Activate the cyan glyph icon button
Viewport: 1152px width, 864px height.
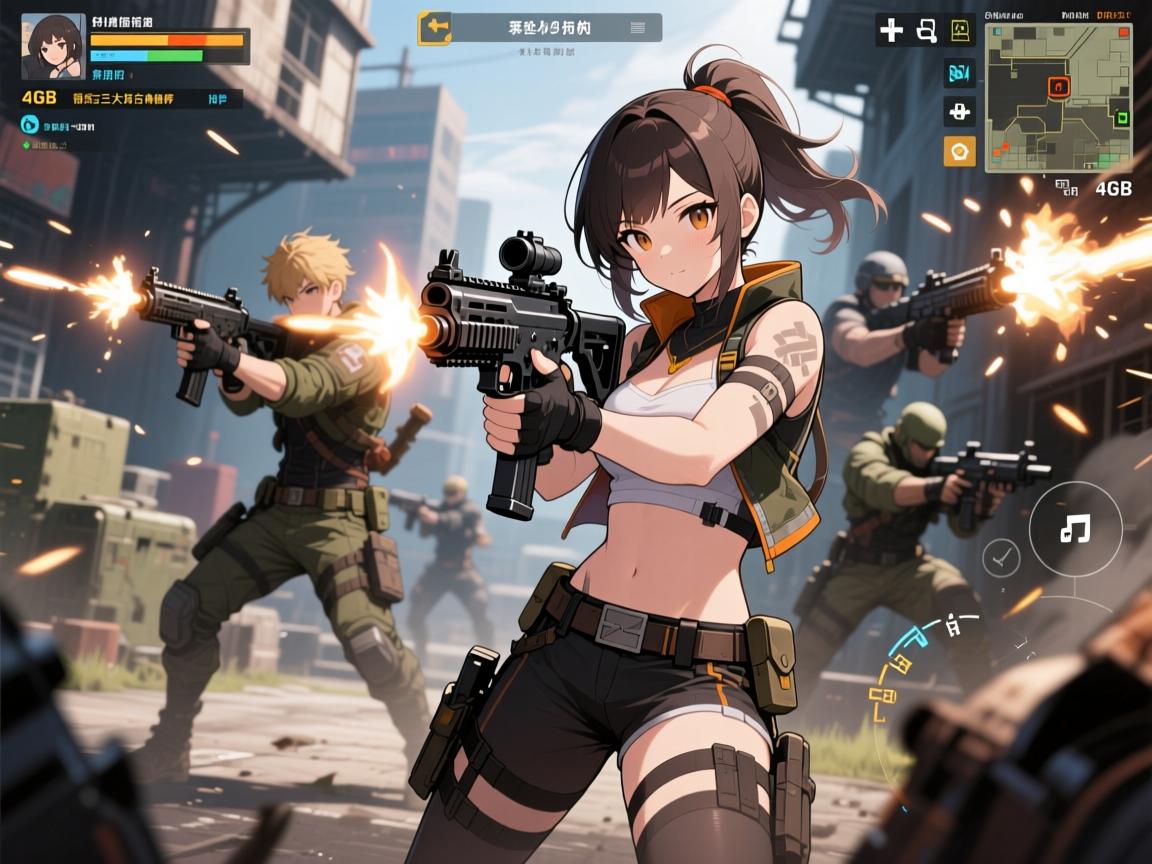[959, 72]
